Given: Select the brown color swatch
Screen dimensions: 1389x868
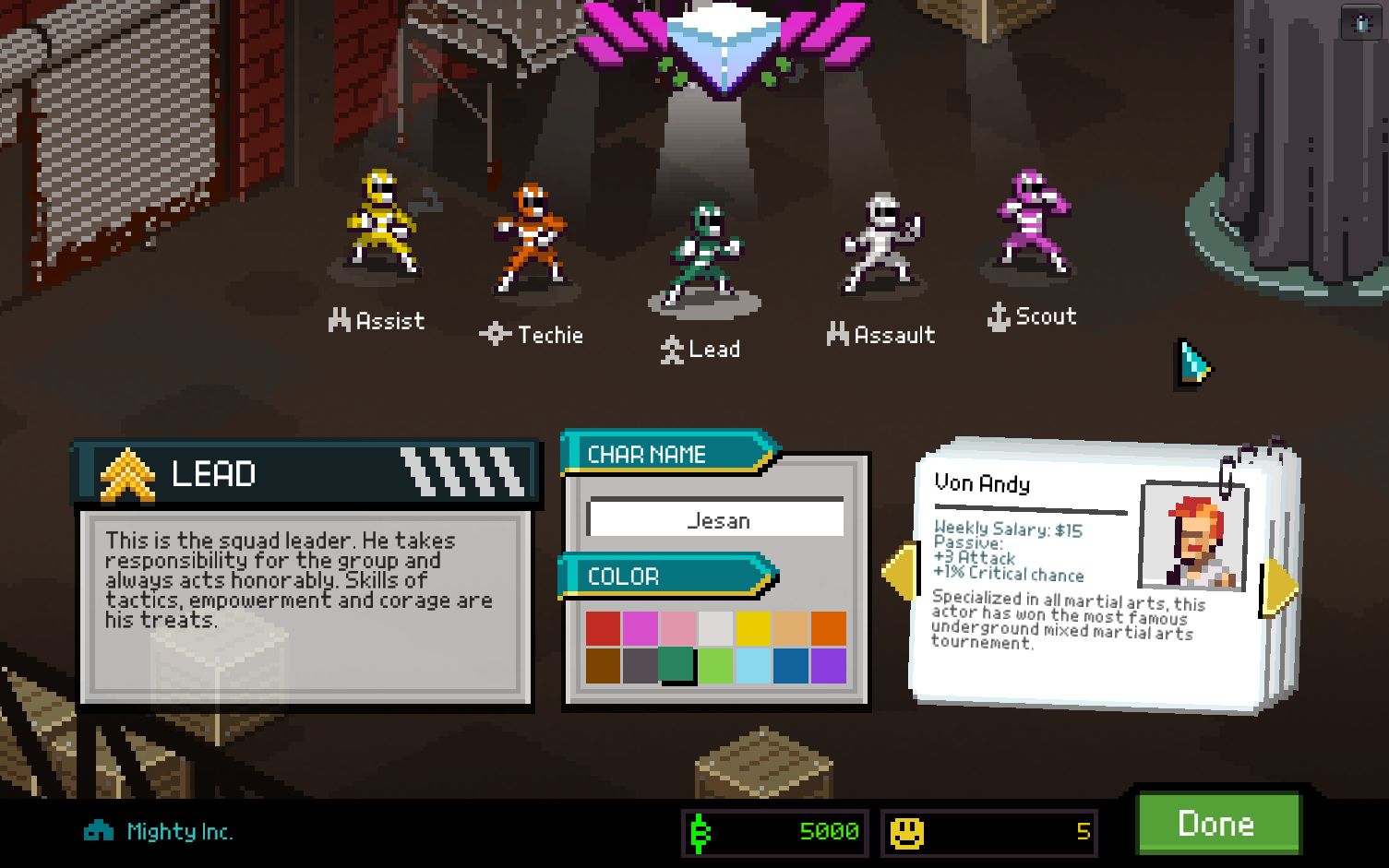Looking at the screenshot, I should 603,666.
